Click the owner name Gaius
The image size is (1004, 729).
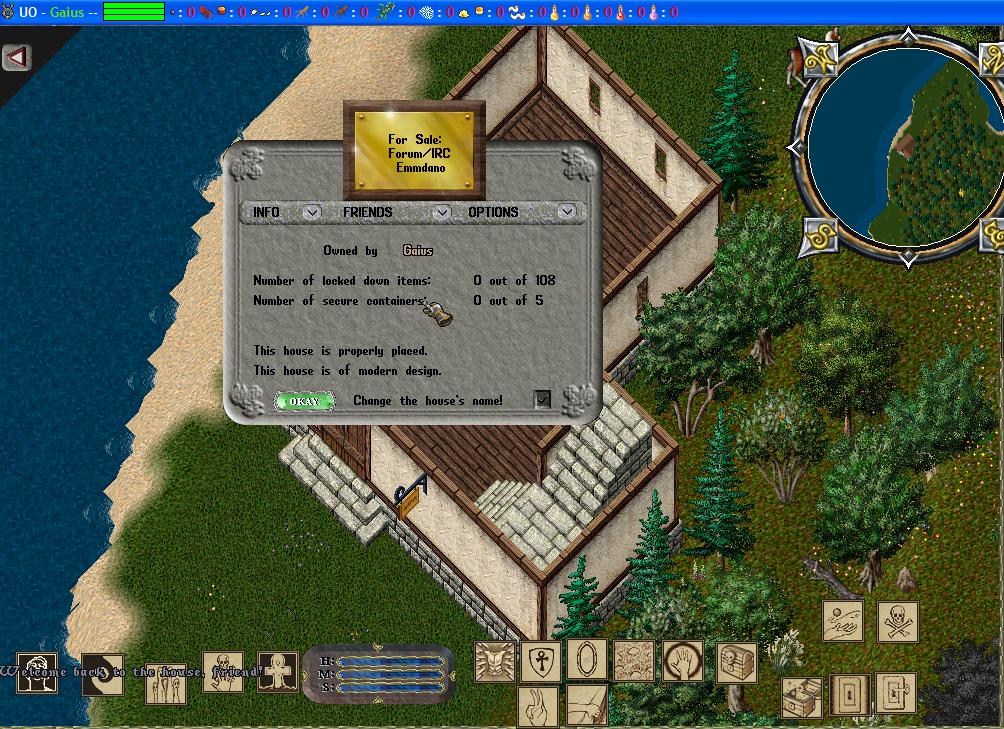click(418, 250)
